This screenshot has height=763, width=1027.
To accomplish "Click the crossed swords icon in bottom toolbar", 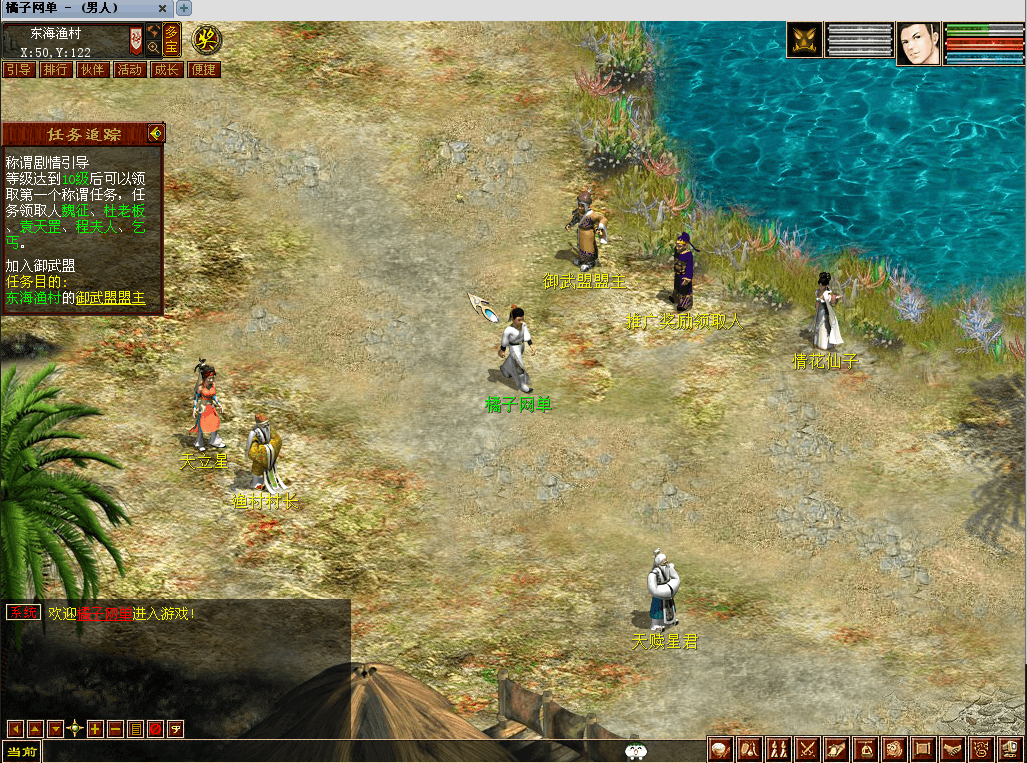I will click(808, 748).
